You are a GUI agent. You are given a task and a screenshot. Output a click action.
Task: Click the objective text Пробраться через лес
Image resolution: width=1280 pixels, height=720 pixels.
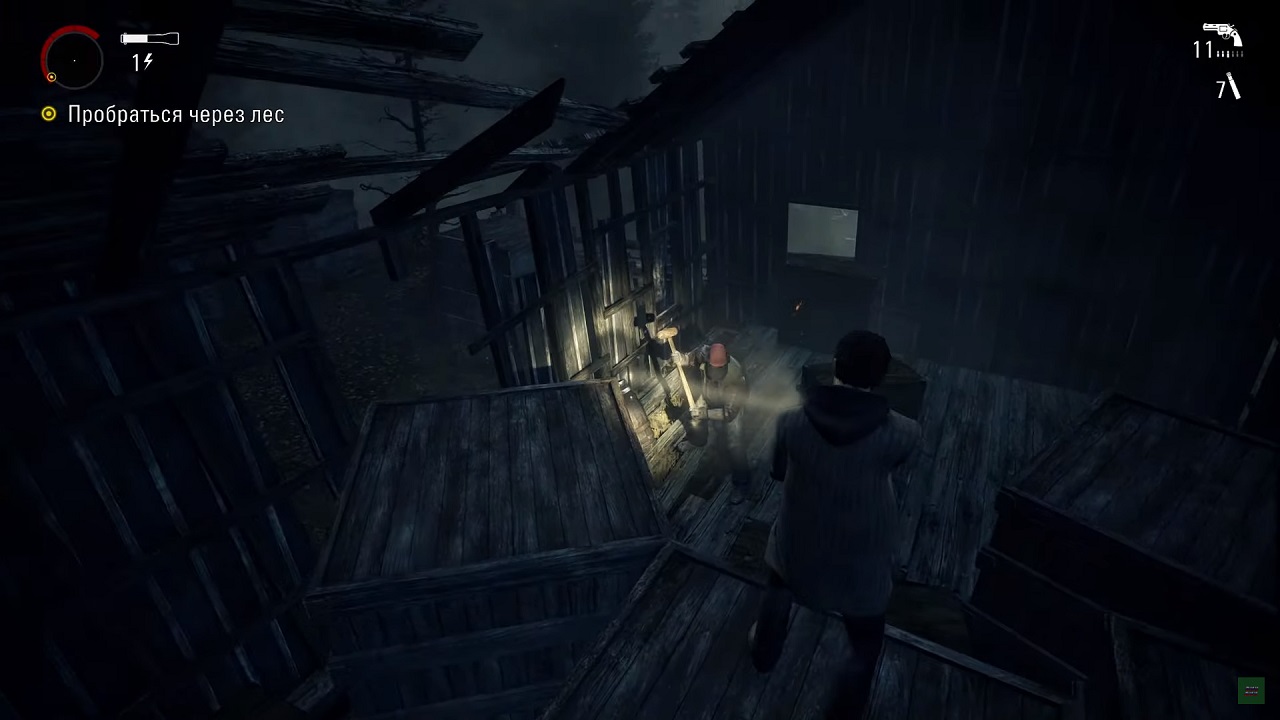(176, 115)
